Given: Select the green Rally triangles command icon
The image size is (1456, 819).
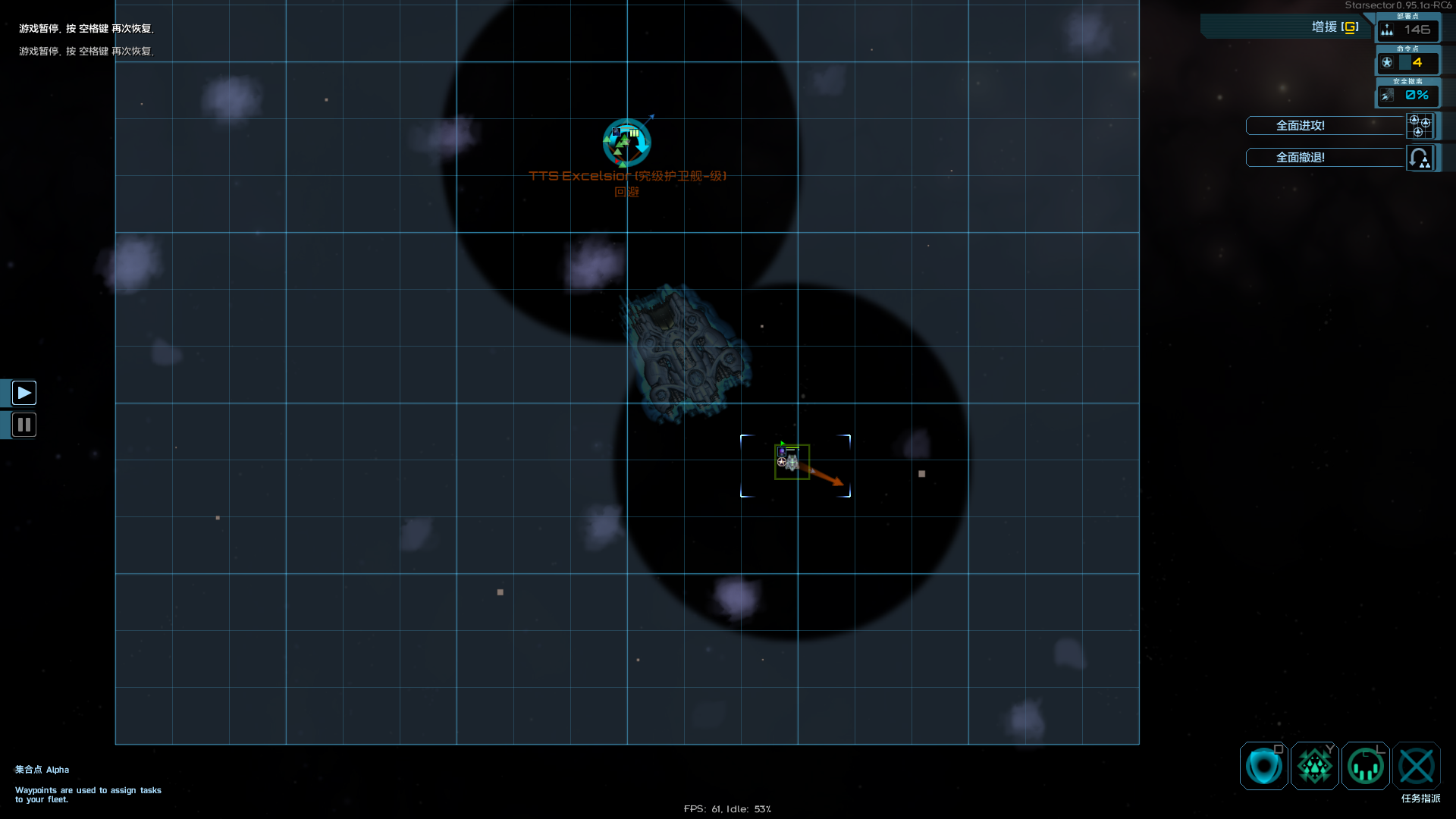Looking at the screenshot, I should [x=1315, y=766].
